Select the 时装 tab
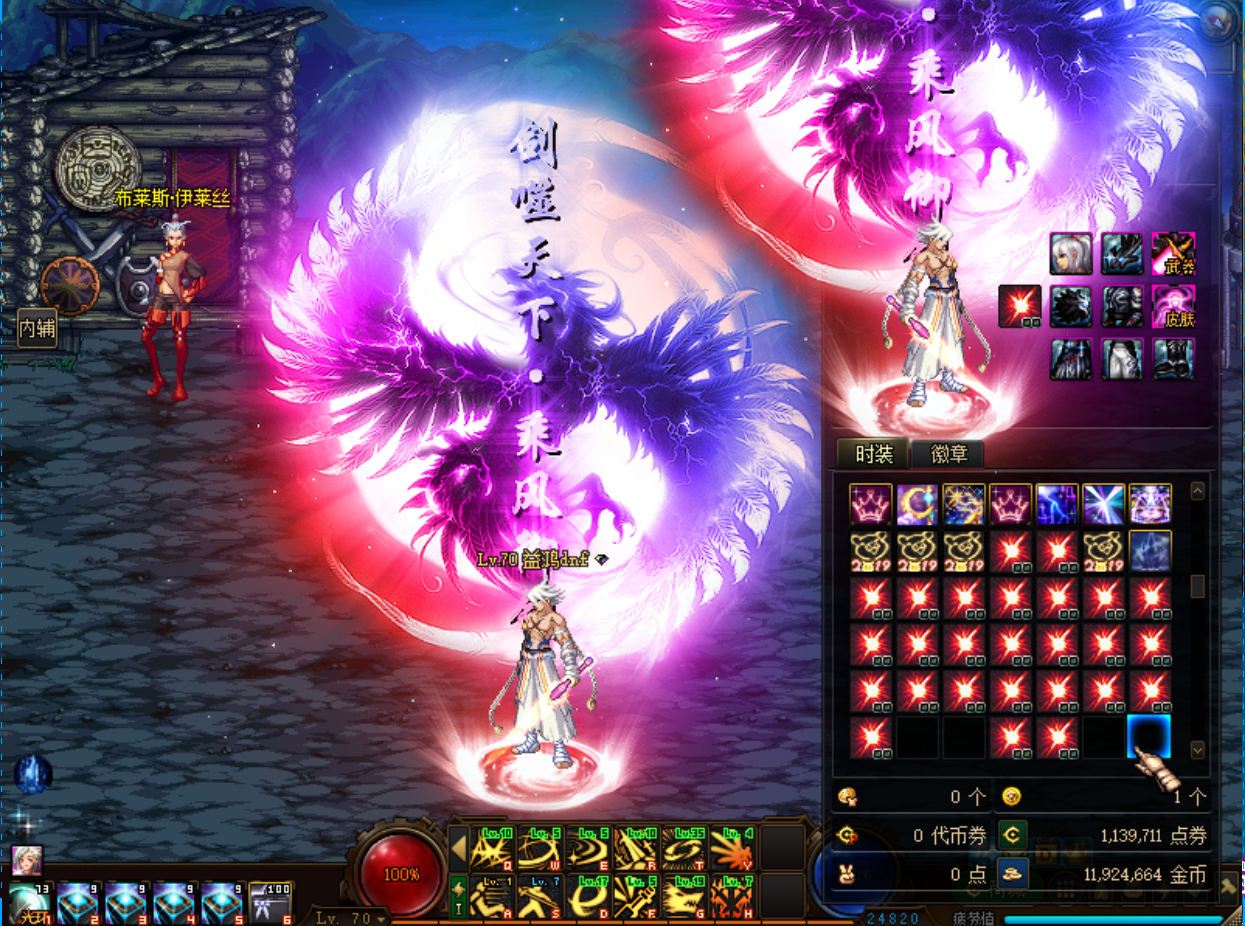This screenshot has width=1245, height=926. coord(874,454)
